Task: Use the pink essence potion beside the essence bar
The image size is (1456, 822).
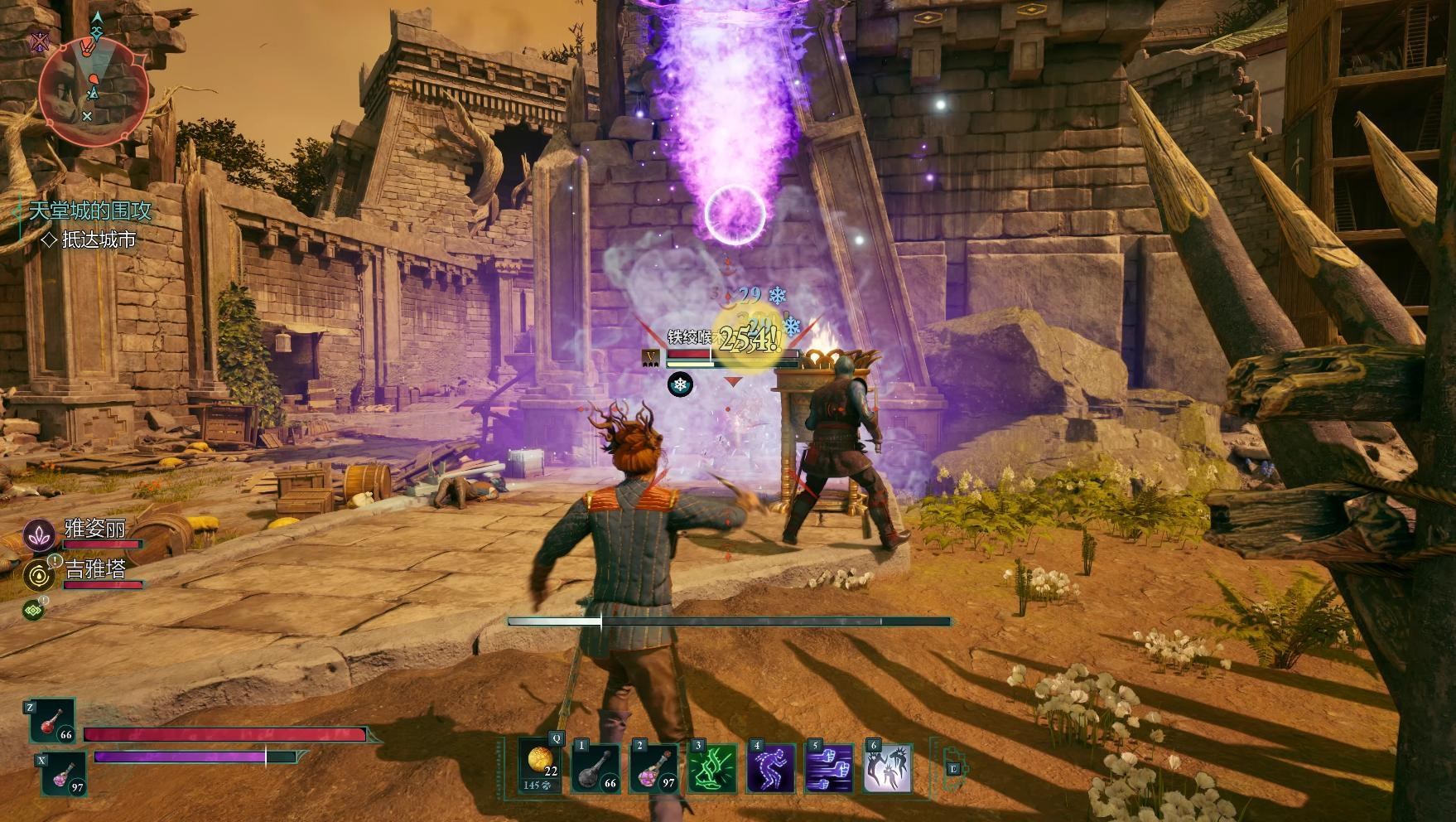Action: (65, 774)
